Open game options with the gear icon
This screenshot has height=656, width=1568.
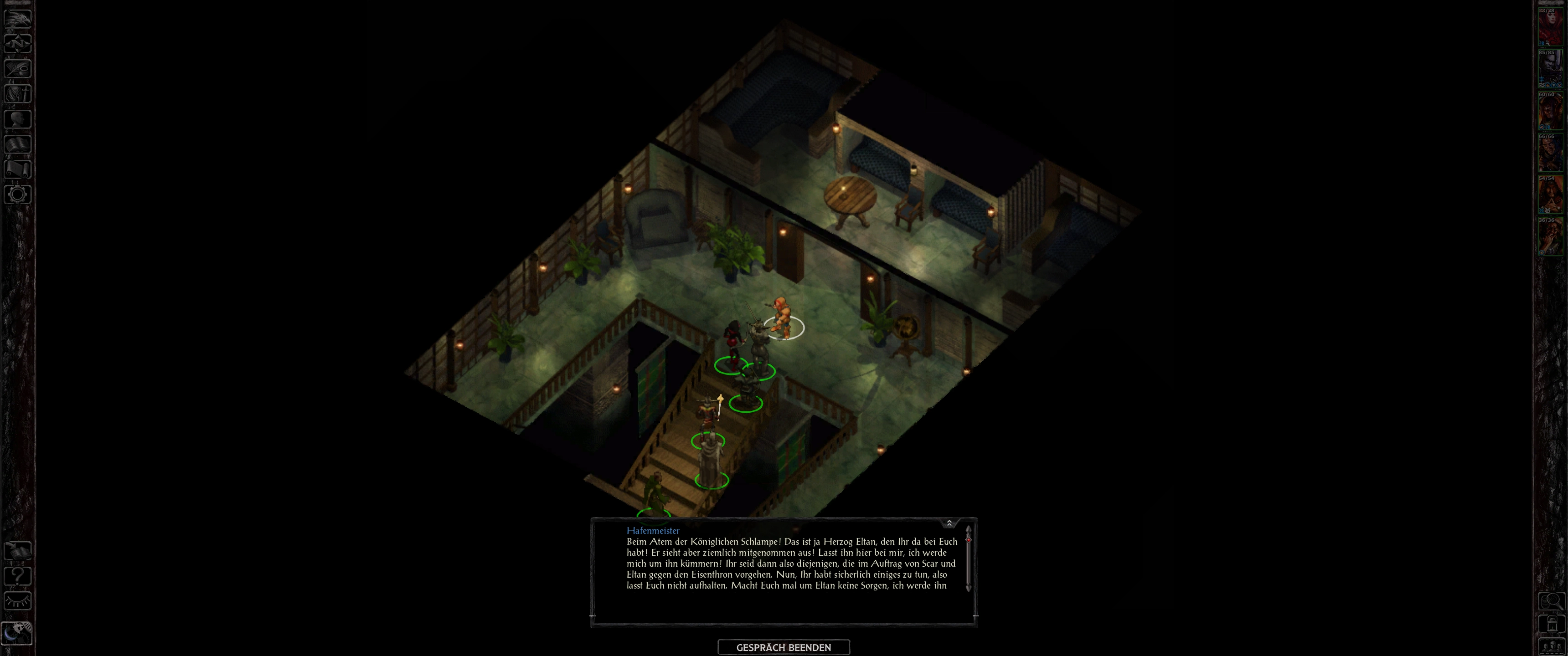point(18,194)
